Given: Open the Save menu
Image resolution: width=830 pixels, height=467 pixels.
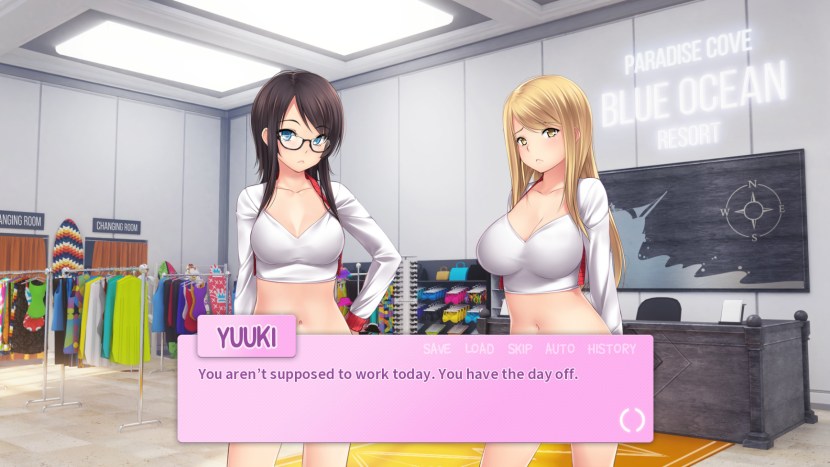Looking at the screenshot, I should click(437, 349).
